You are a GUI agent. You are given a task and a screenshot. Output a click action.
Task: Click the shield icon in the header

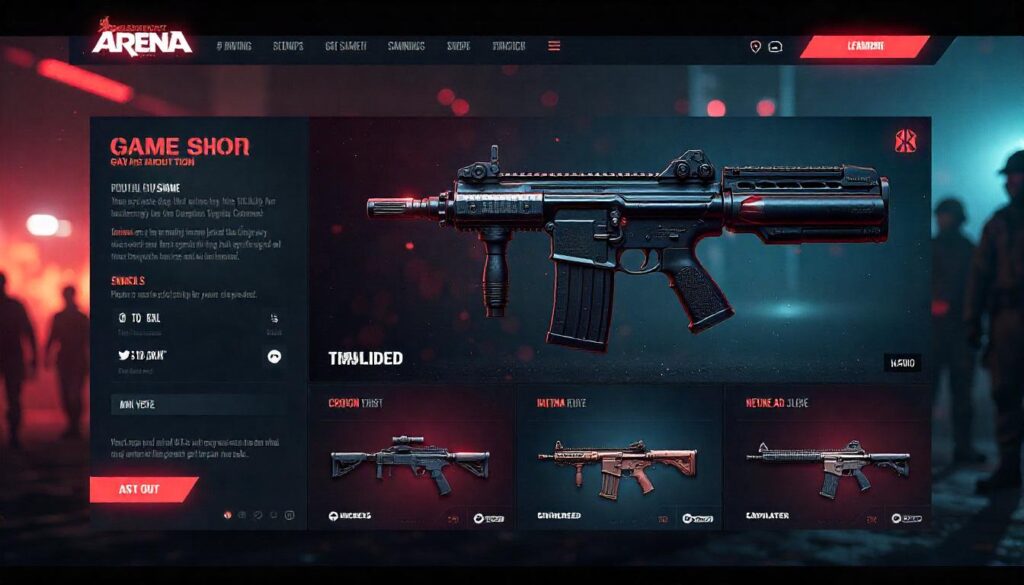pyautogui.click(x=755, y=46)
